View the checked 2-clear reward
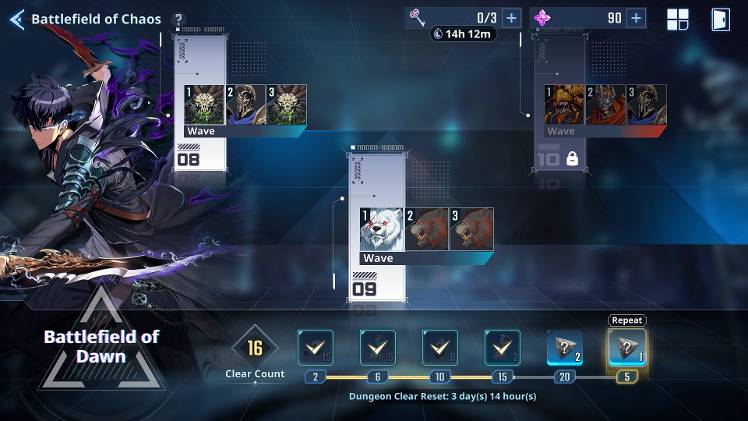Screen dimensions: 748x421 (x=315, y=348)
